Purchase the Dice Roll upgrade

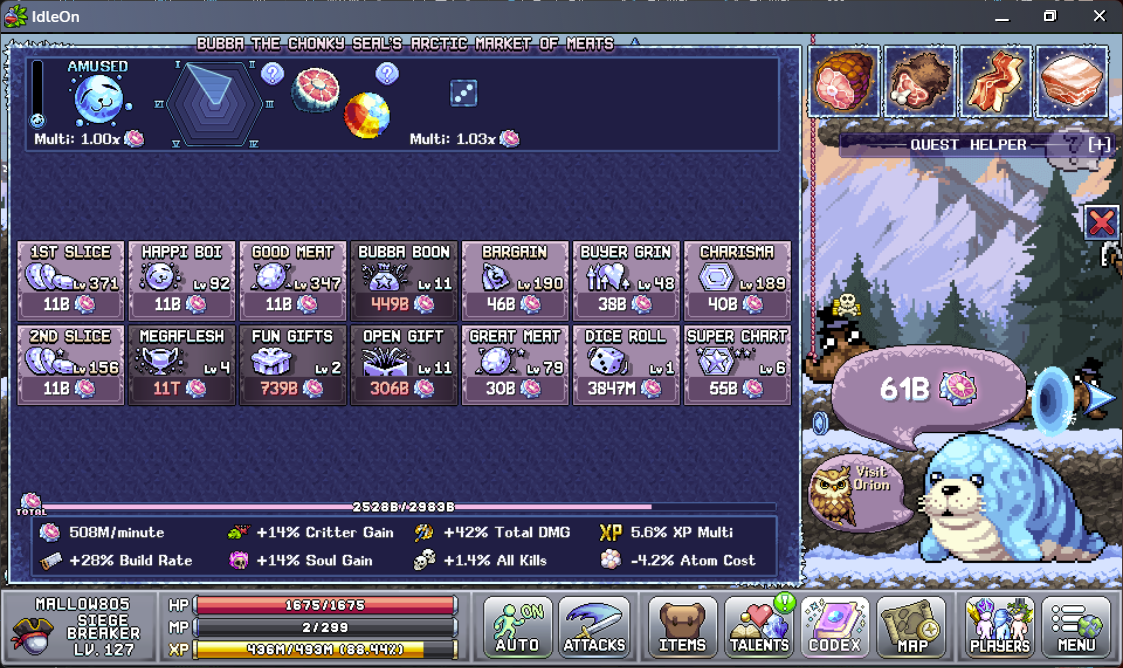click(x=626, y=365)
